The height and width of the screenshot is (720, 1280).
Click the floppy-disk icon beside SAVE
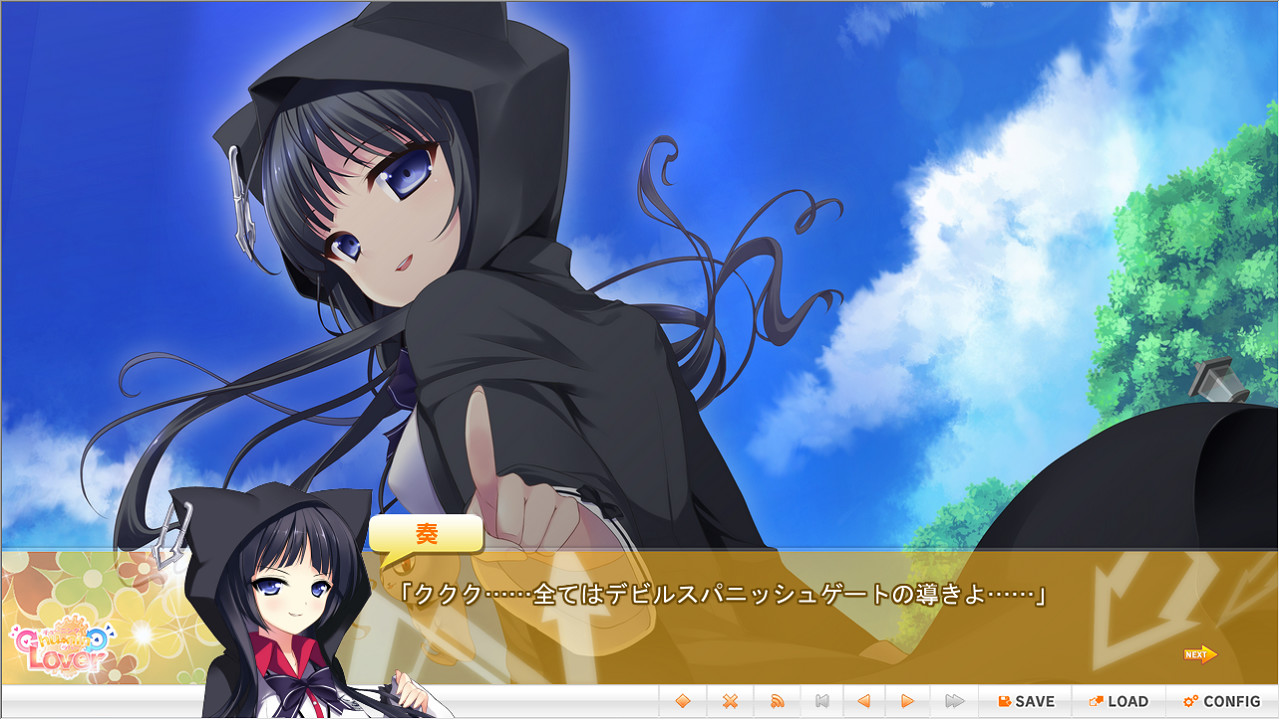[x=1005, y=701]
